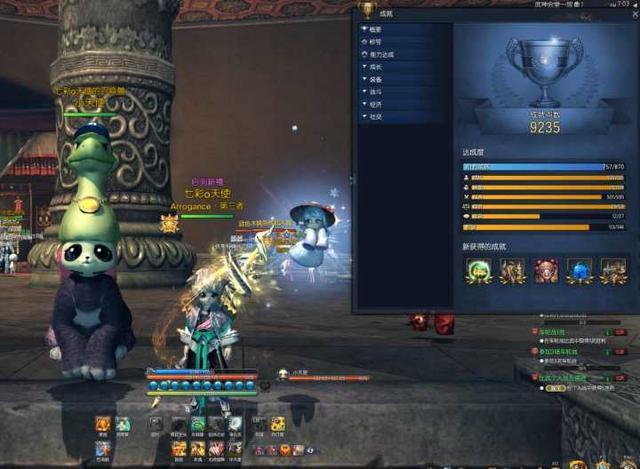
Task: Open the 称号 titles entry
Action: click(x=376, y=42)
